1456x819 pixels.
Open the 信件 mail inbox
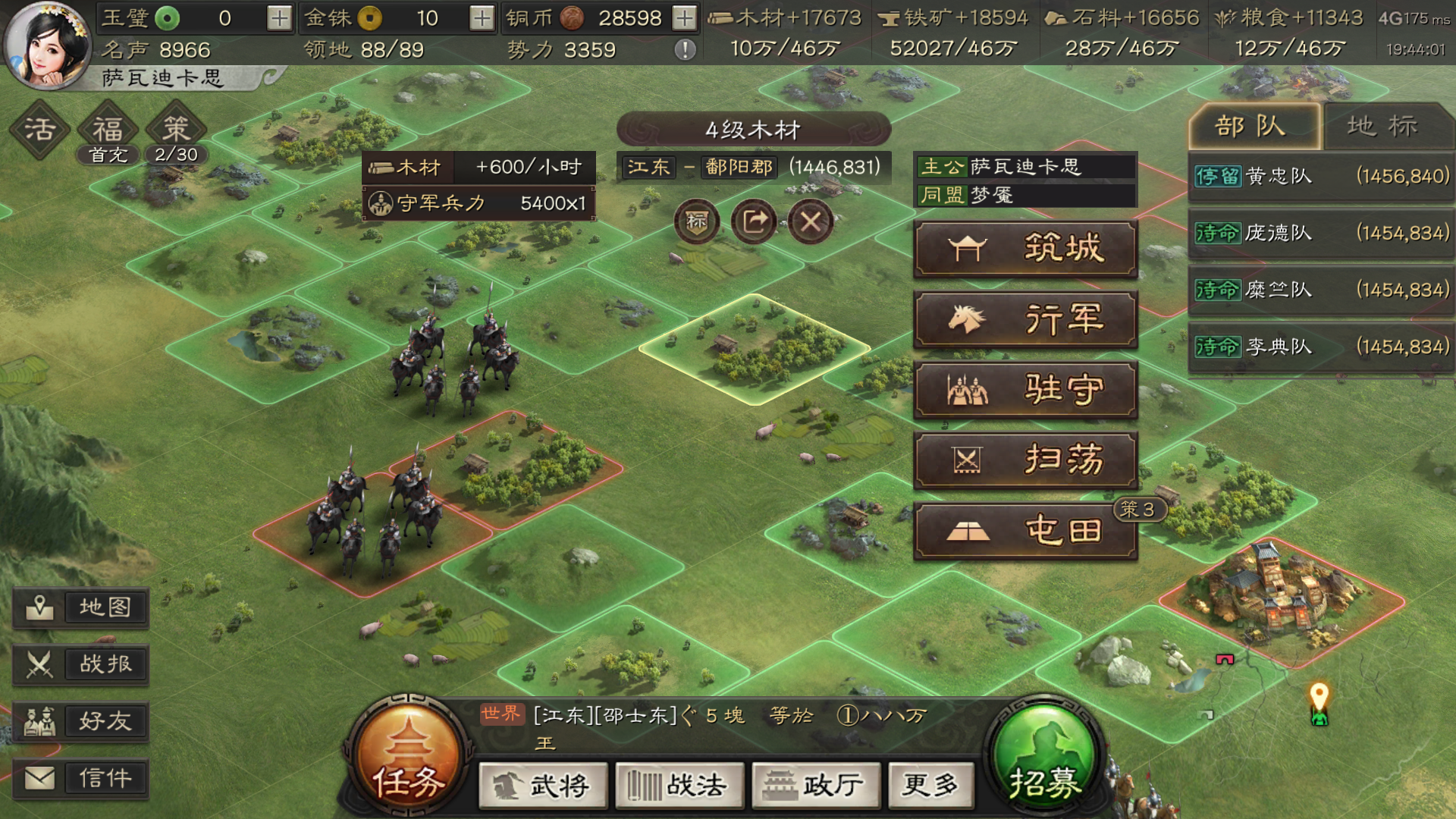tap(81, 778)
